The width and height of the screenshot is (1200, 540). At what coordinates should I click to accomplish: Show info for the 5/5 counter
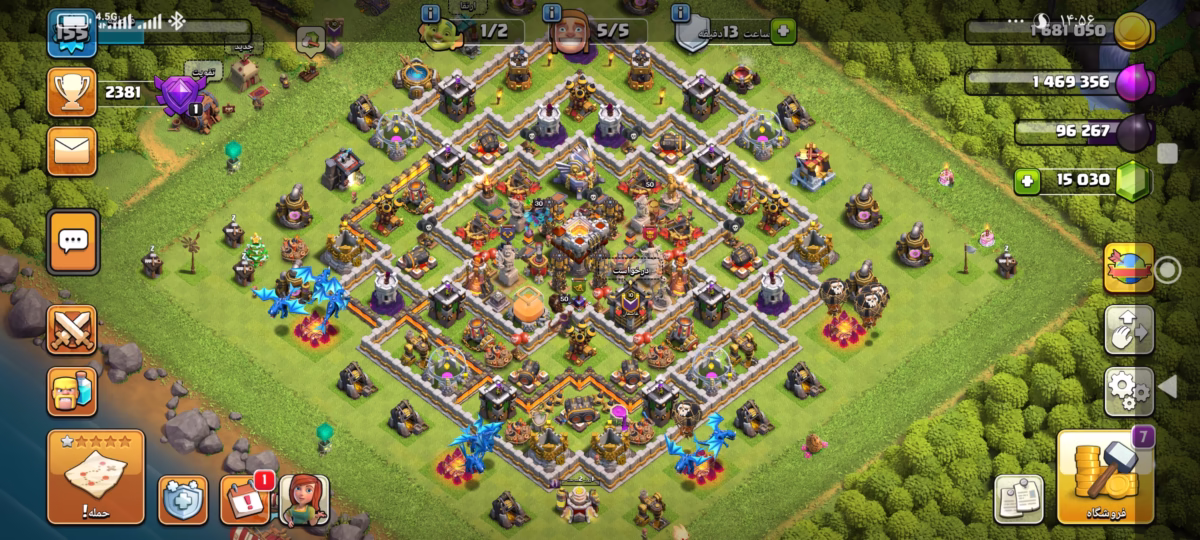click(552, 13)
